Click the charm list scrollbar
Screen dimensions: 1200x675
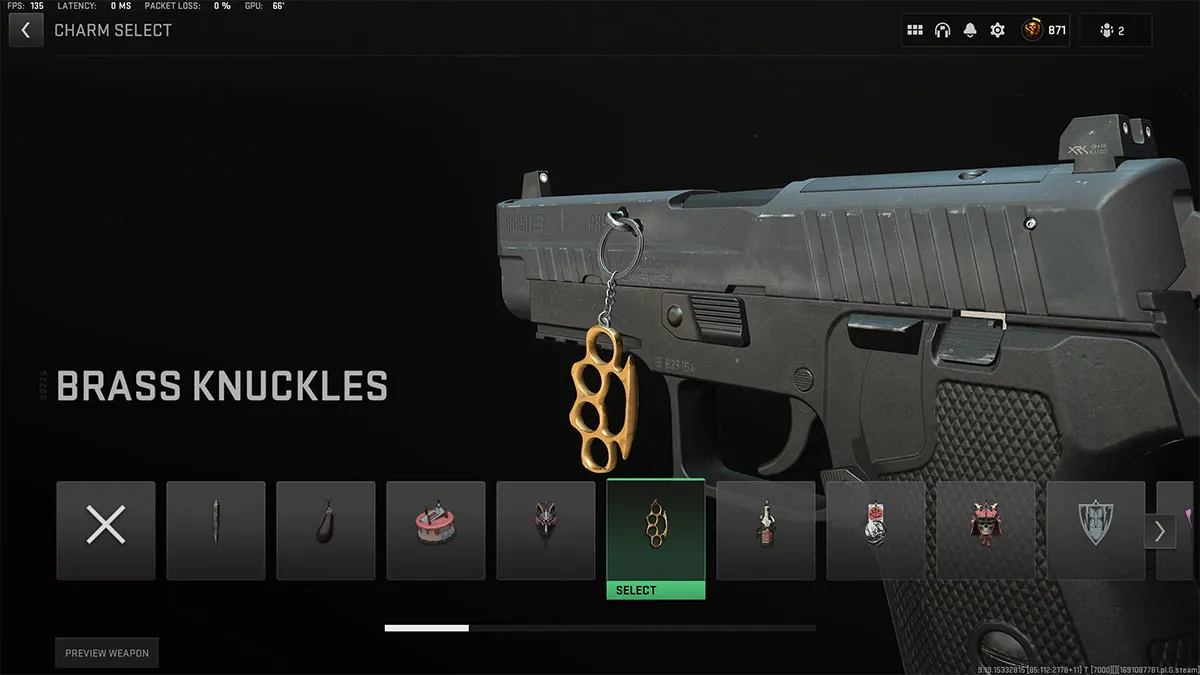pyautogui.click(x=600, y=628)
